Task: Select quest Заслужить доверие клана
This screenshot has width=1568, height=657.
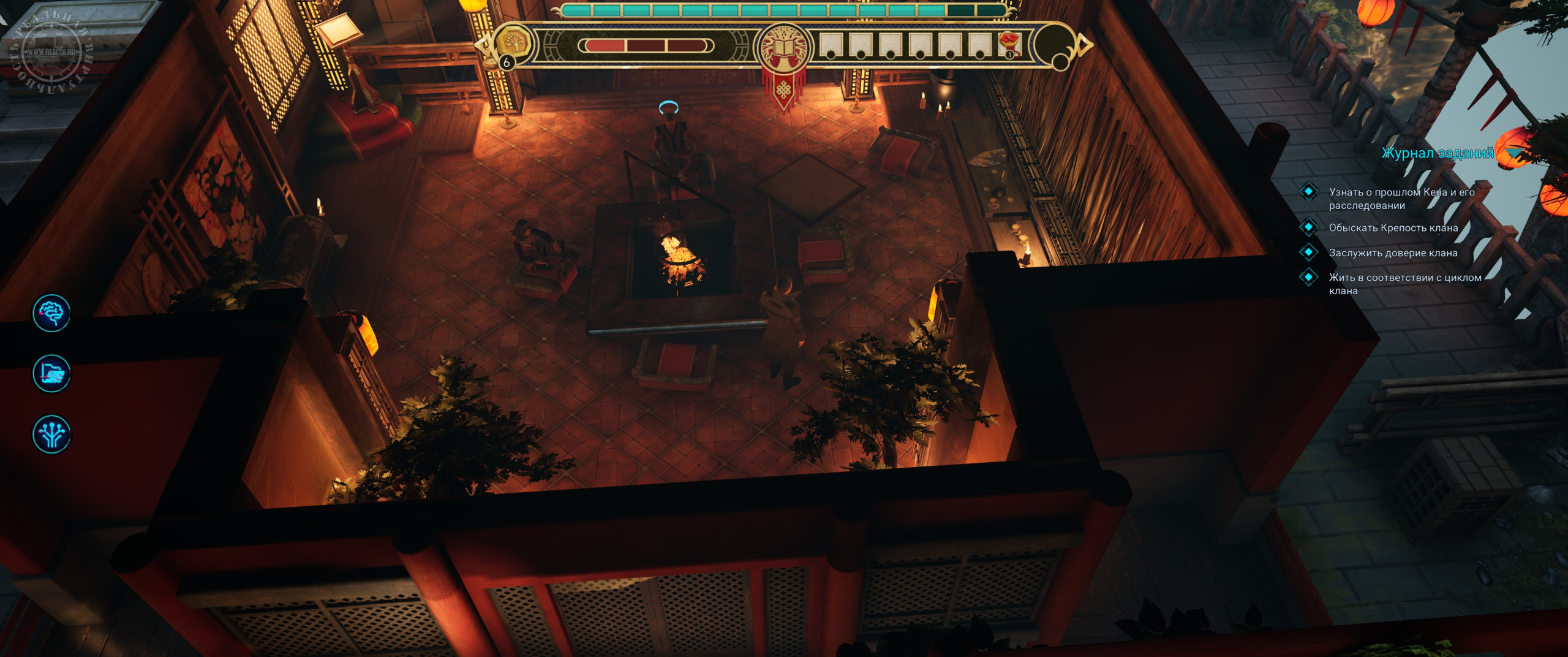Action: click(x=1393, y=253)
